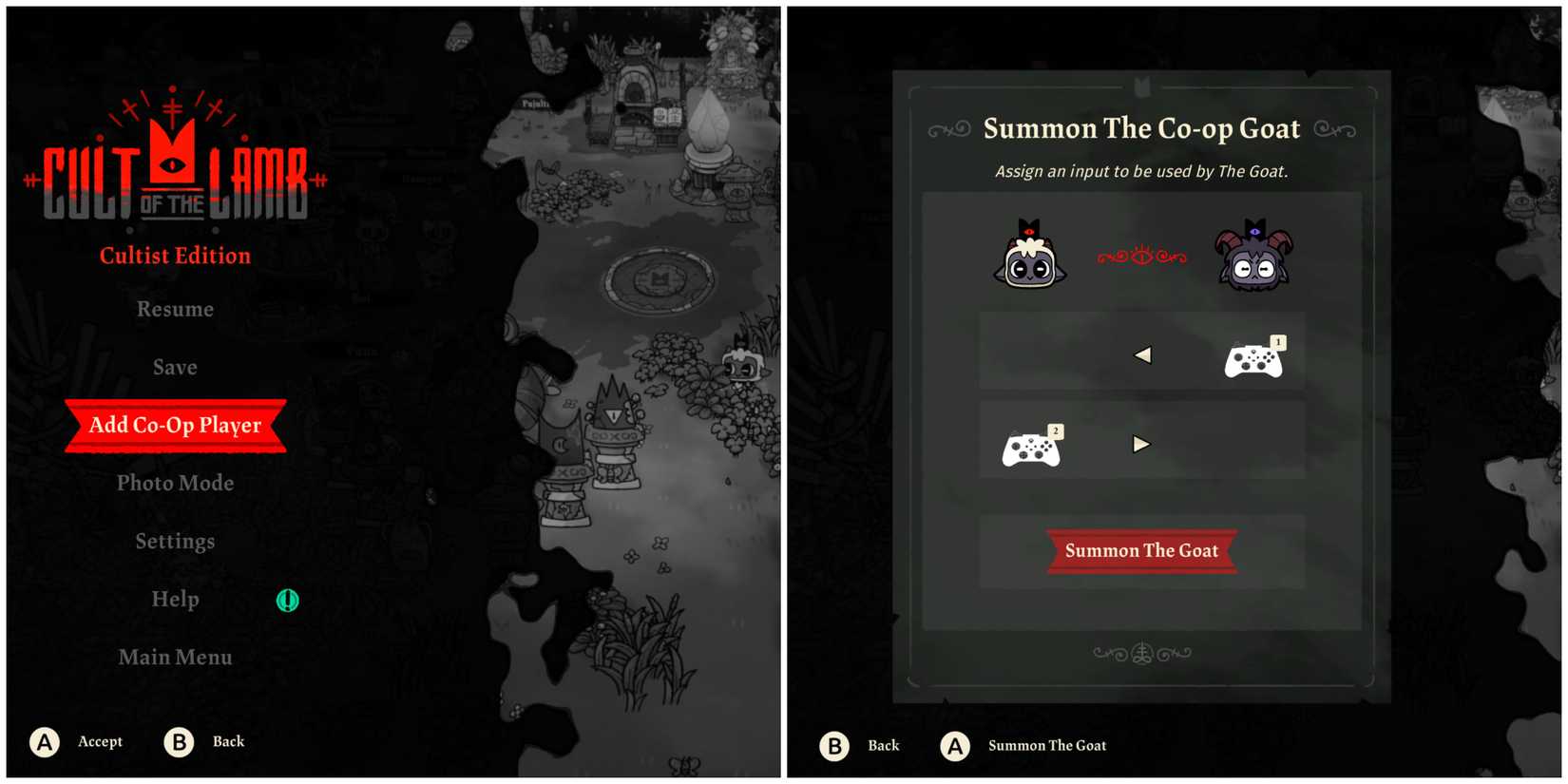This screenshot has width=1568, height=784.
Task: Select Save from the pause menu
Action: [x=175, y=367]
